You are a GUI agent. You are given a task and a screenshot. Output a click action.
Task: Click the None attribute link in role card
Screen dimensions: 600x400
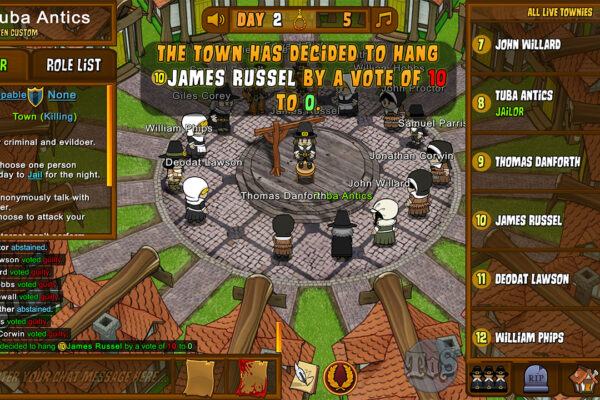click(x=62, y=95)
